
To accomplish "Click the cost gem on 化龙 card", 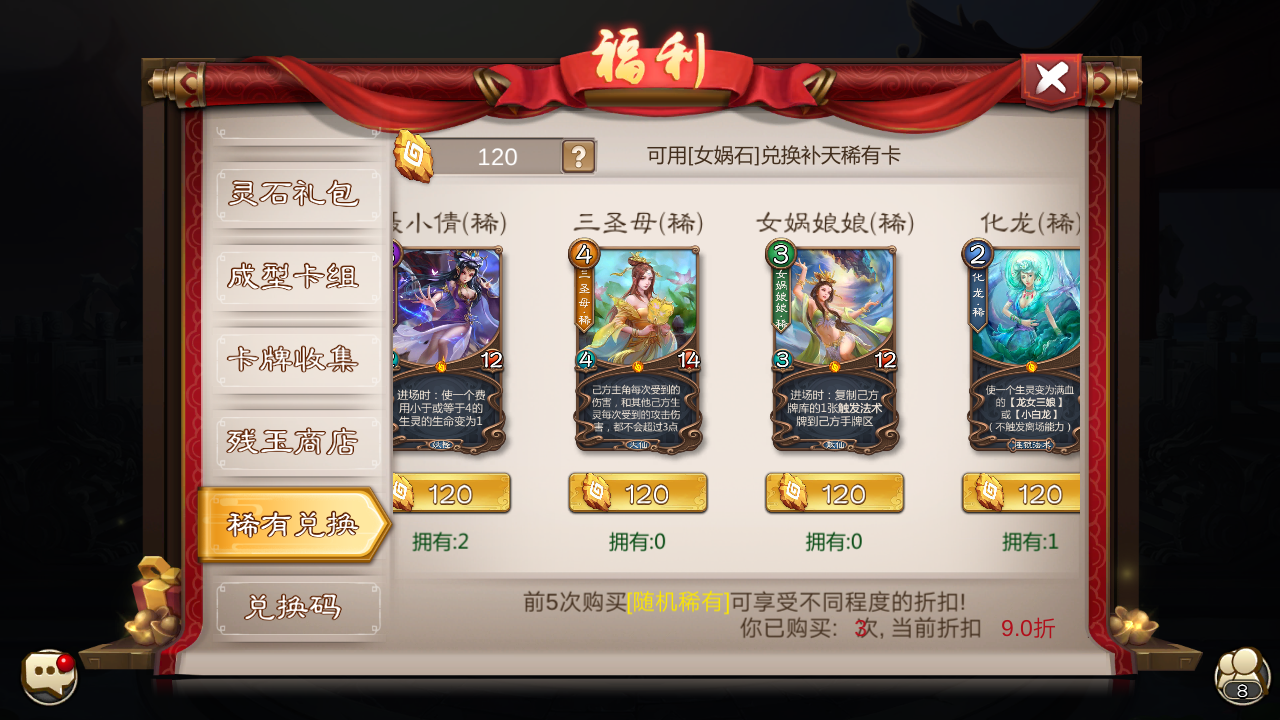I will [978, 255].
